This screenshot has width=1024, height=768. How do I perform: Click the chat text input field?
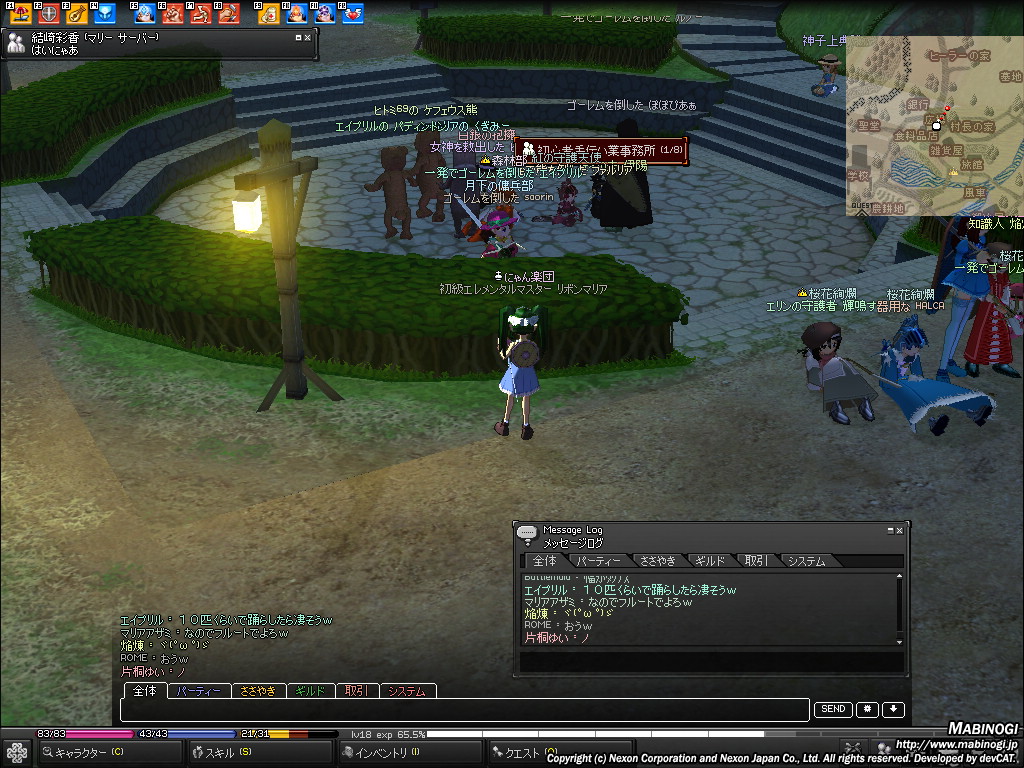click(465, 710)
